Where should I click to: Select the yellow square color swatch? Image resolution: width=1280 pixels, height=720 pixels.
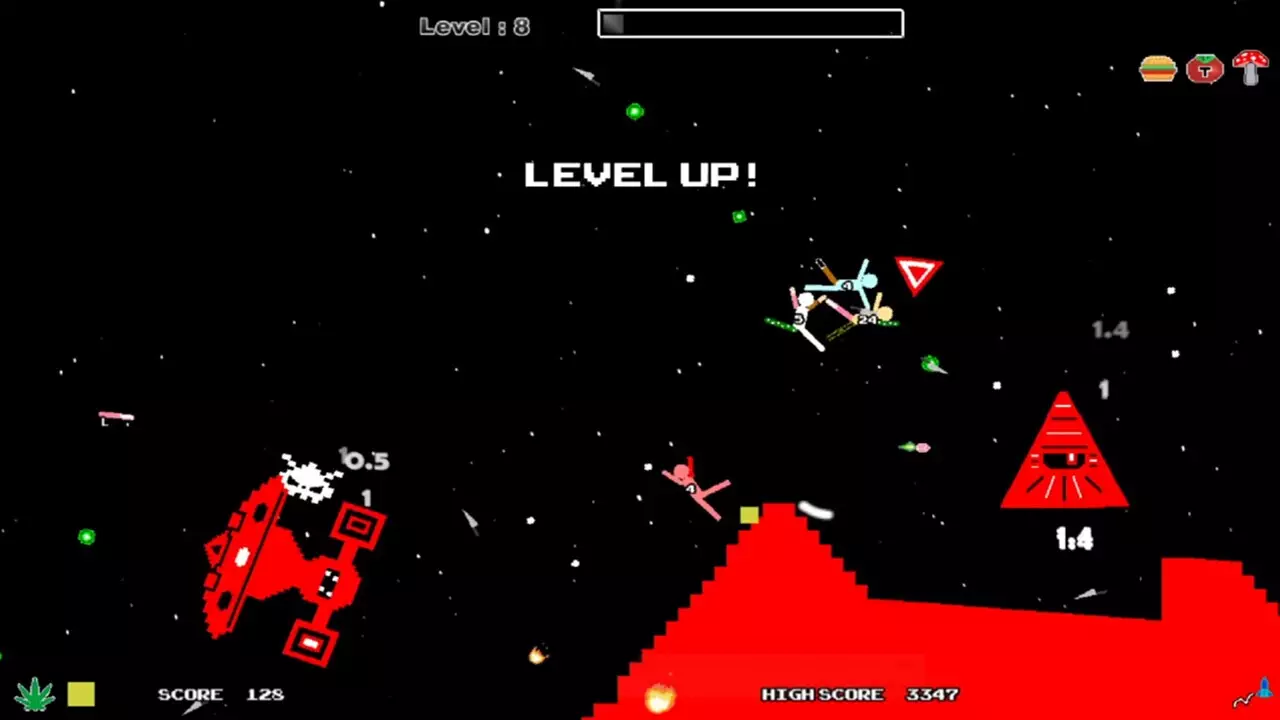(x=80, y=692)
